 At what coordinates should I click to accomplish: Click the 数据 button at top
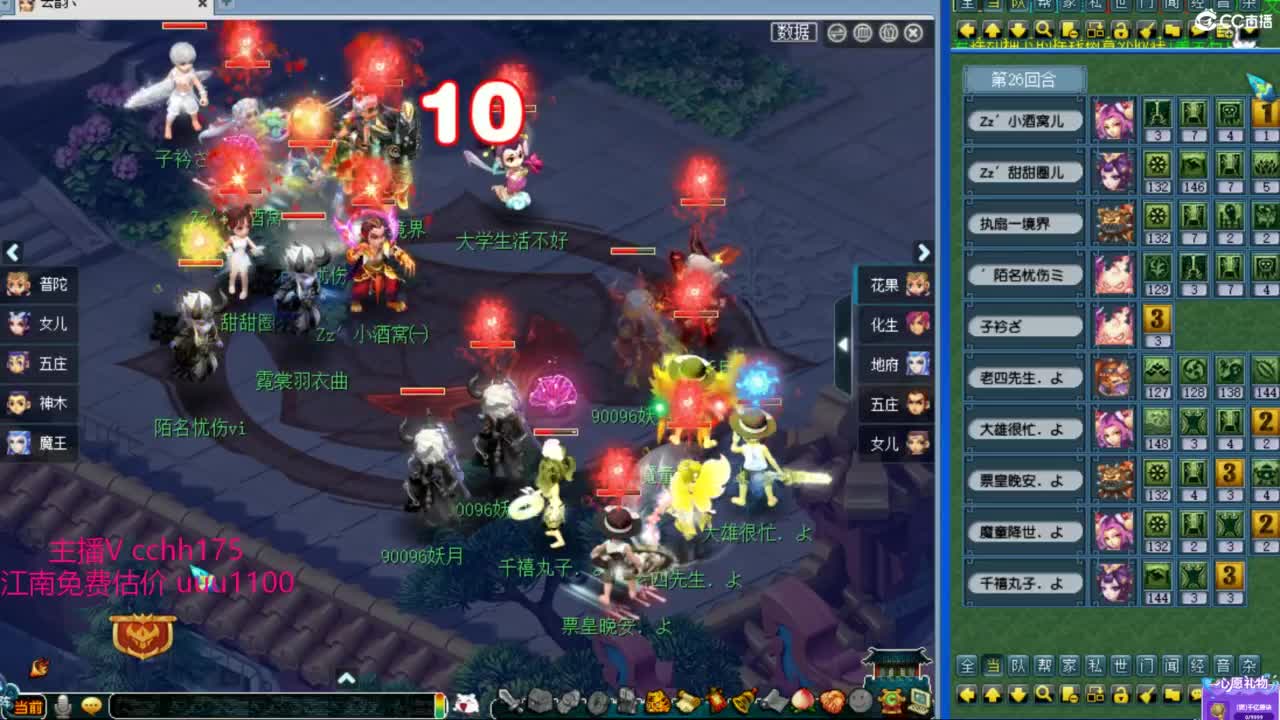click(792, 31)
